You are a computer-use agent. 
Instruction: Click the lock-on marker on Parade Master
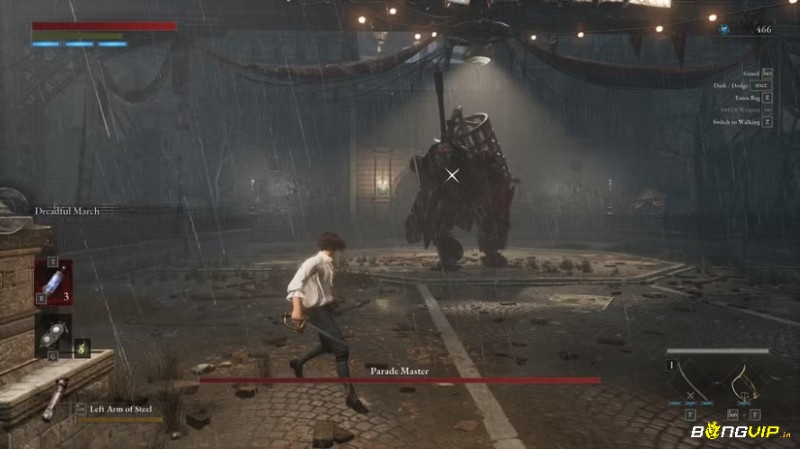(453, 175)
